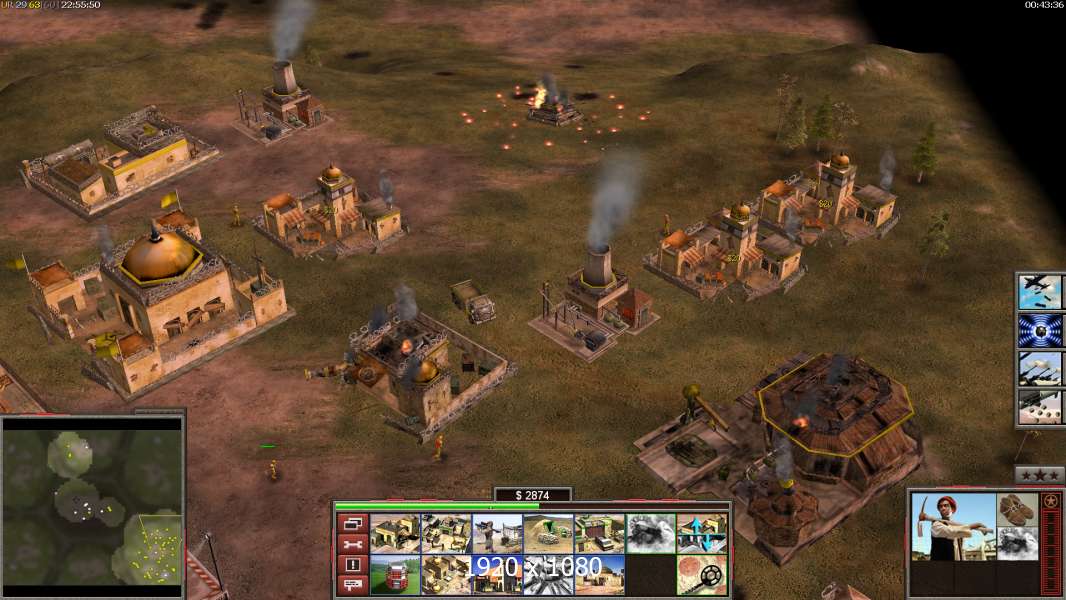Screen dimensions: 1066x600
Task: Select the Barracks build icon
Action: [445, 533]
